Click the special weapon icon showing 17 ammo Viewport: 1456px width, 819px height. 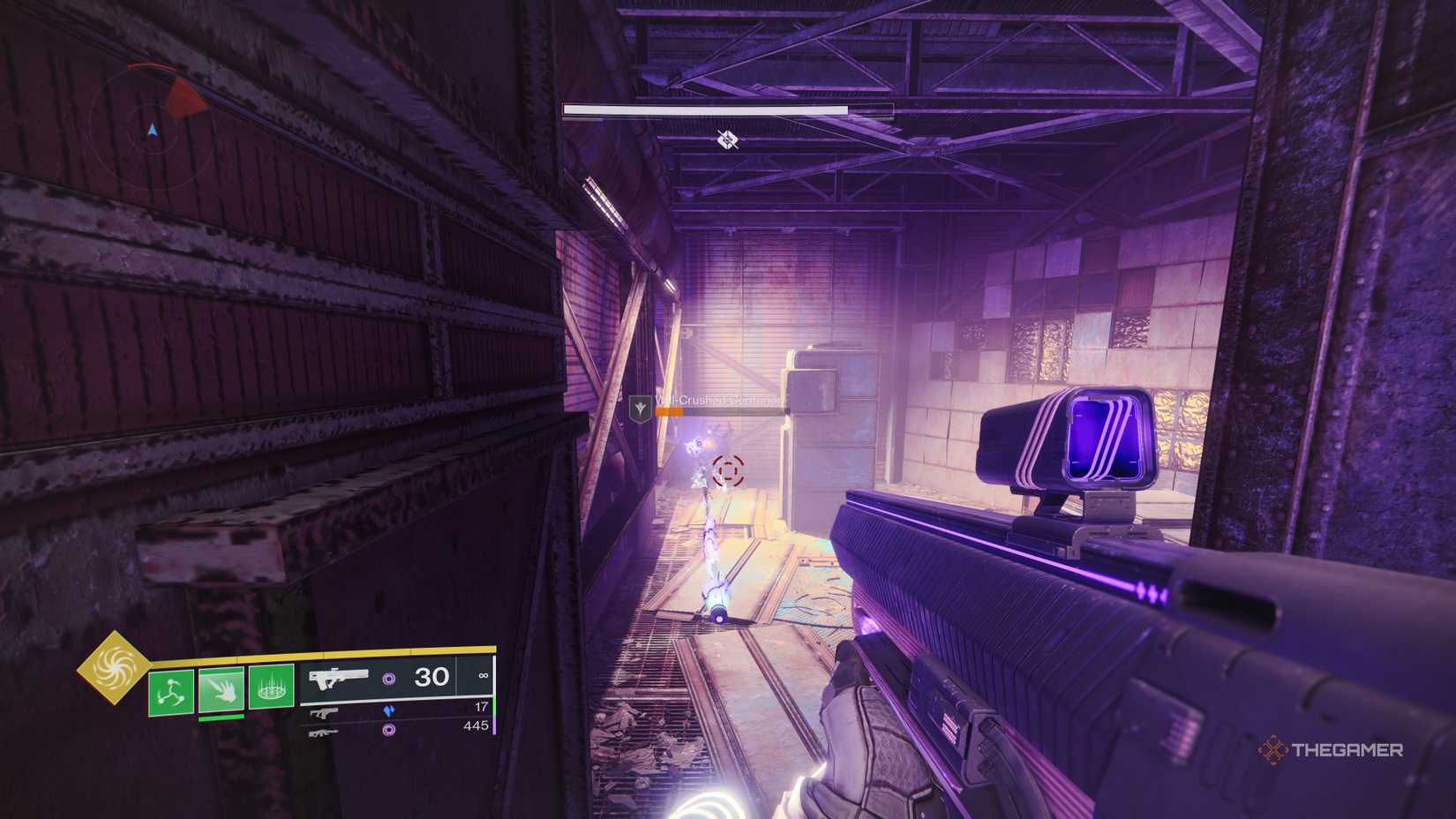coord(323,714)
